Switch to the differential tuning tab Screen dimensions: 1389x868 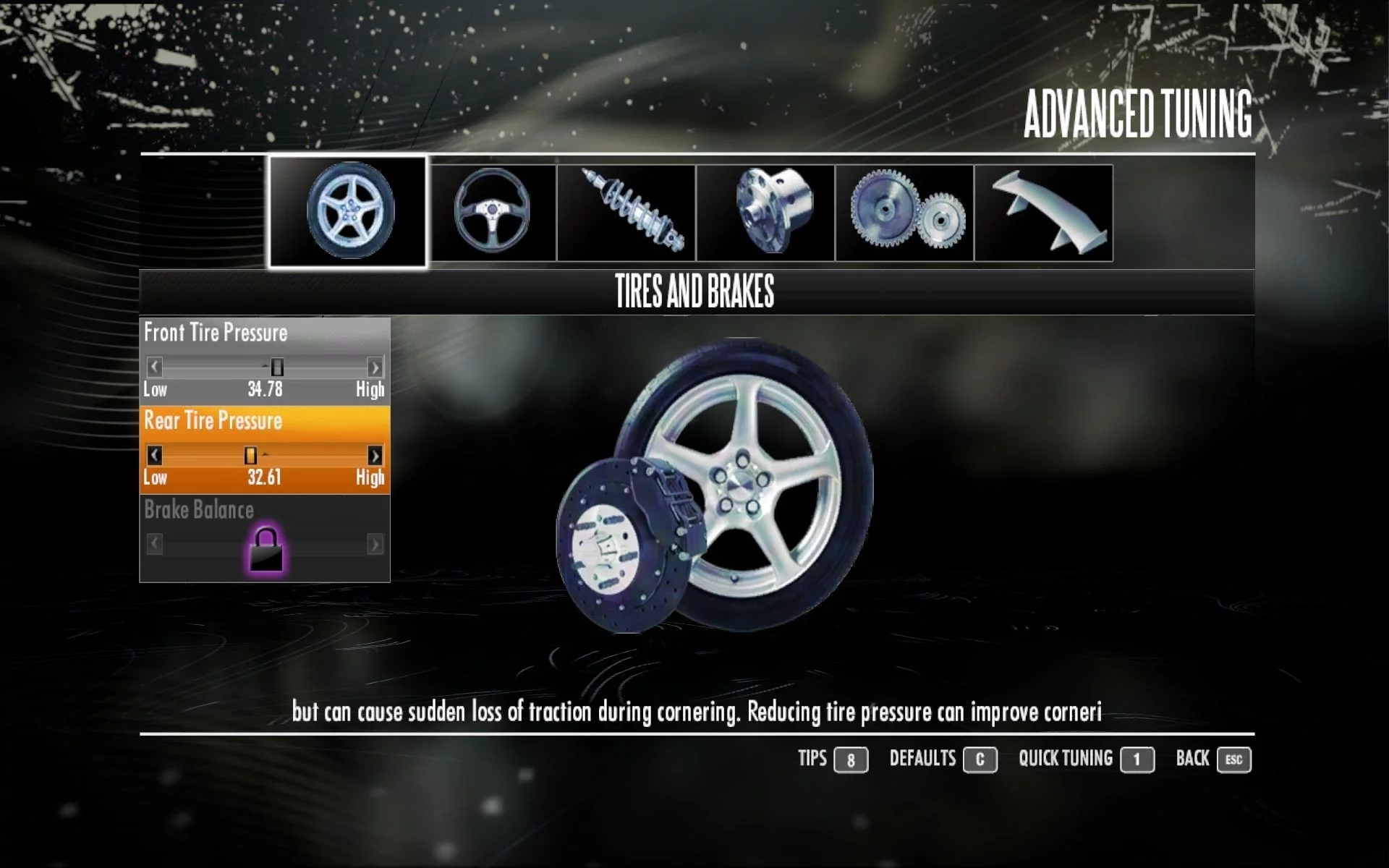pos(765,213)
